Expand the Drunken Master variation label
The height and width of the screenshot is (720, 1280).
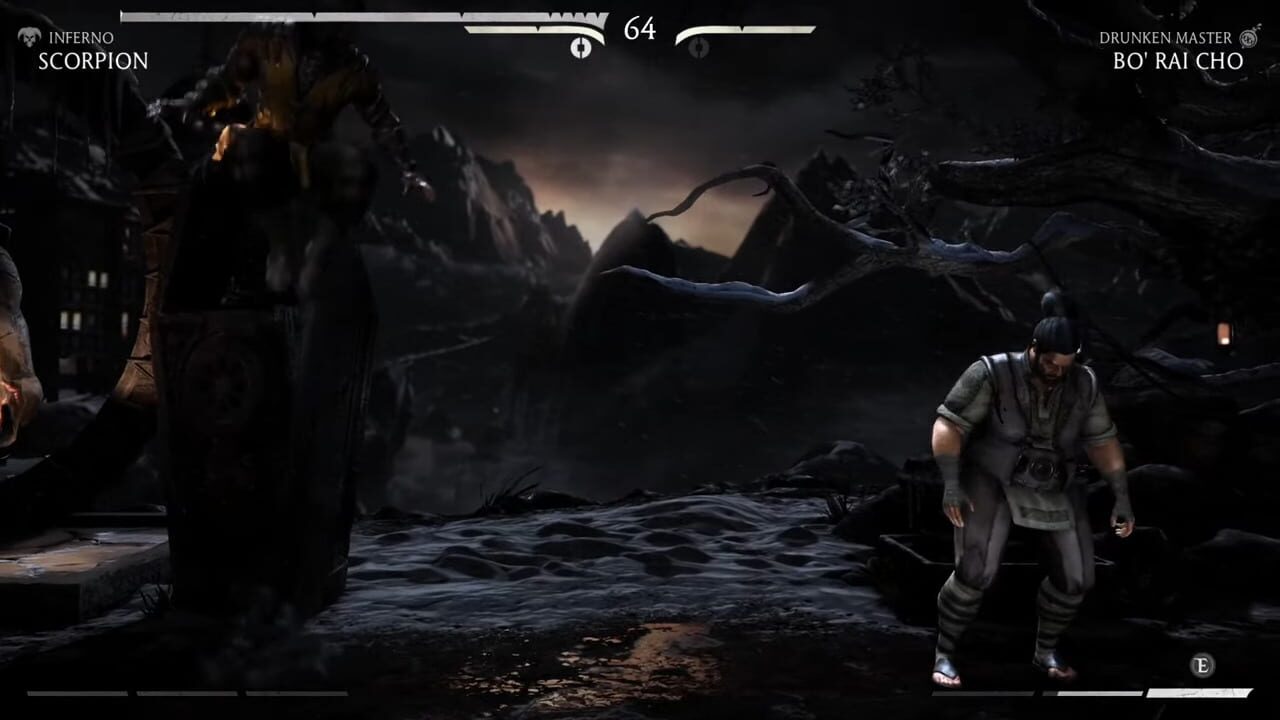point(1165,38)
